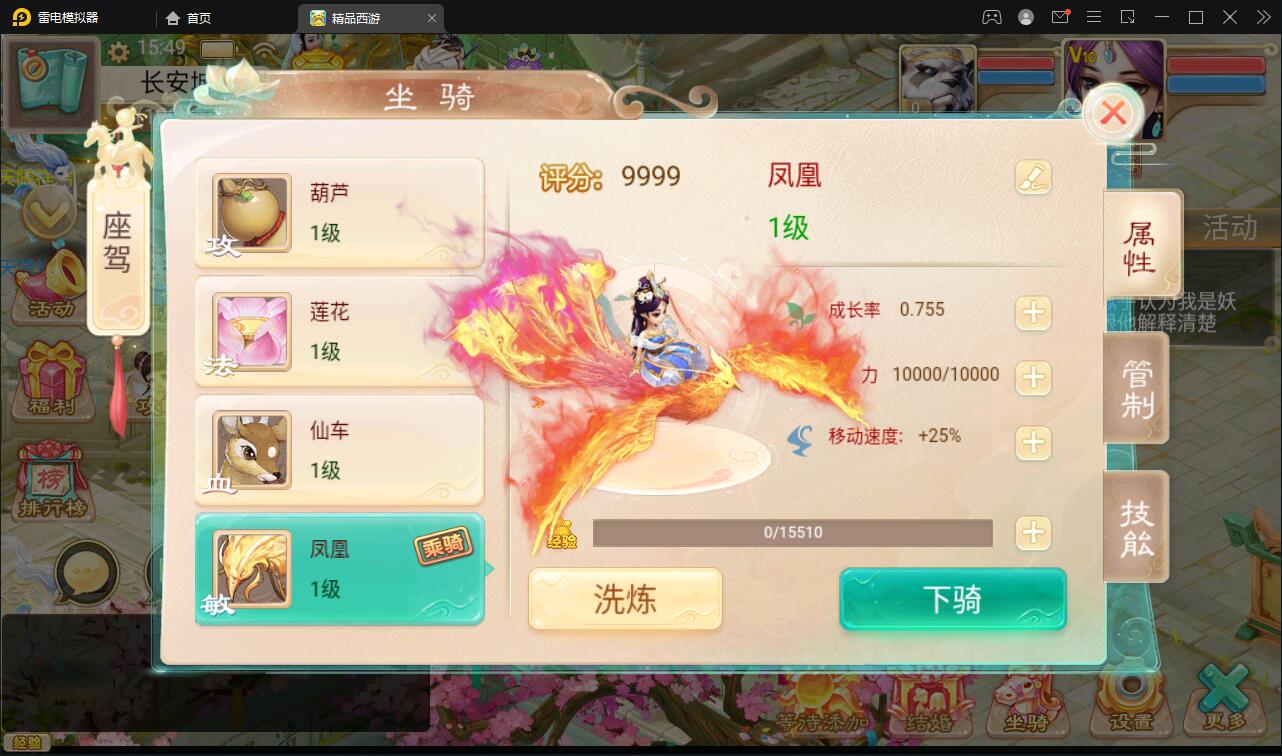
Task: Switch to the 技能 tab
Action: point(1136,527)
